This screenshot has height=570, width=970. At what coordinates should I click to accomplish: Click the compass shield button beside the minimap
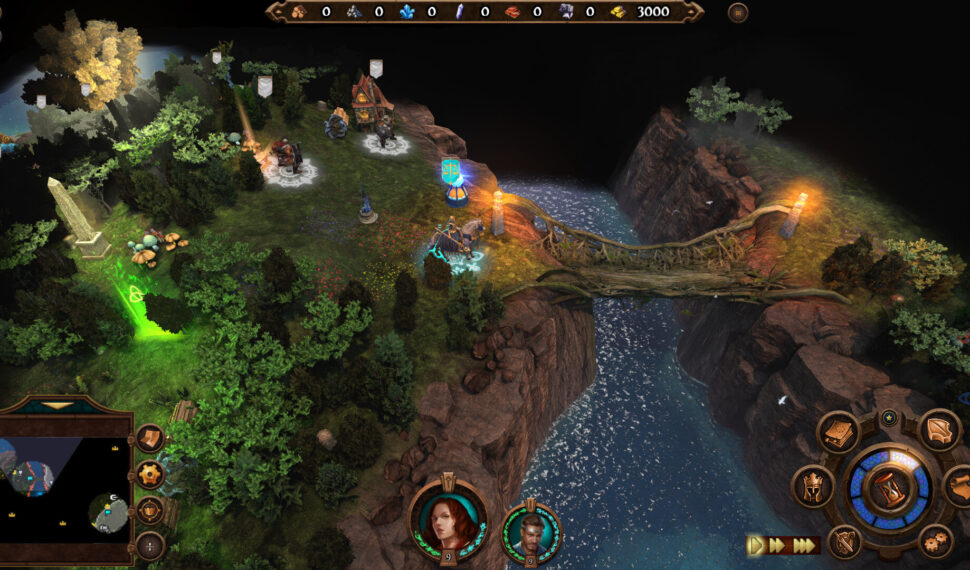(x=150, y=510)
